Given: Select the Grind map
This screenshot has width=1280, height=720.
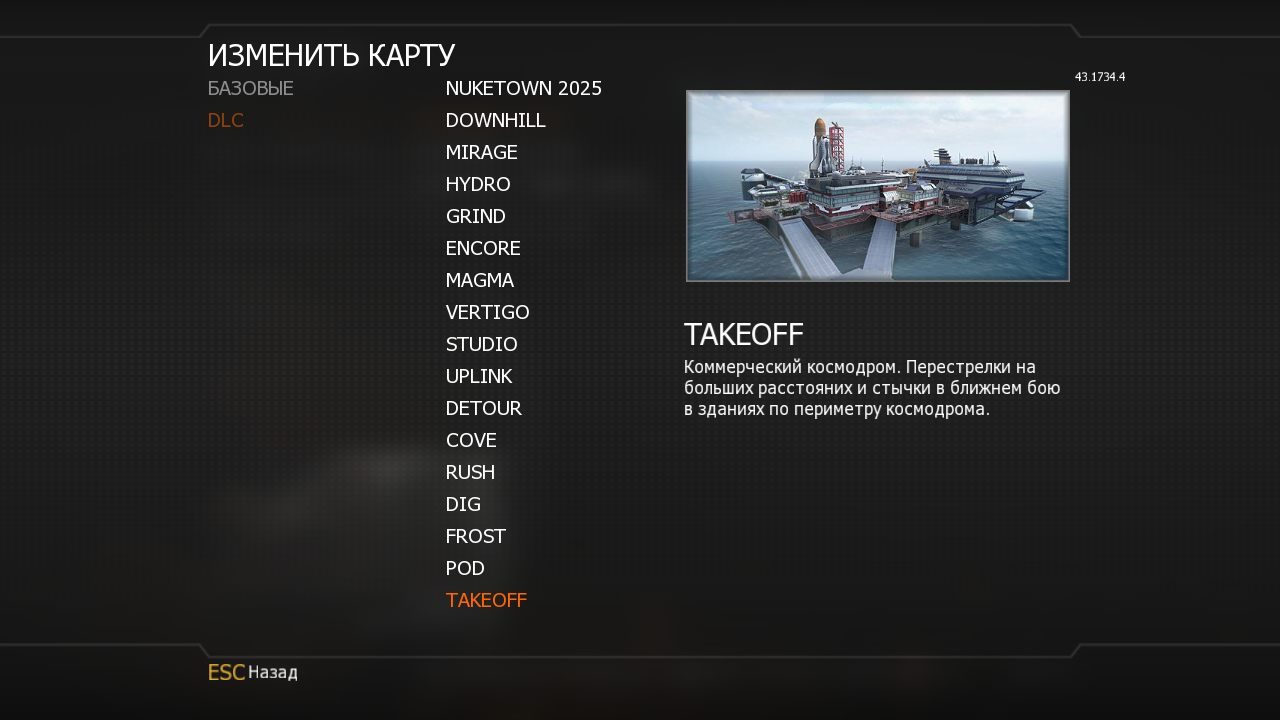Looking at the screenshot, I should 475,217.
